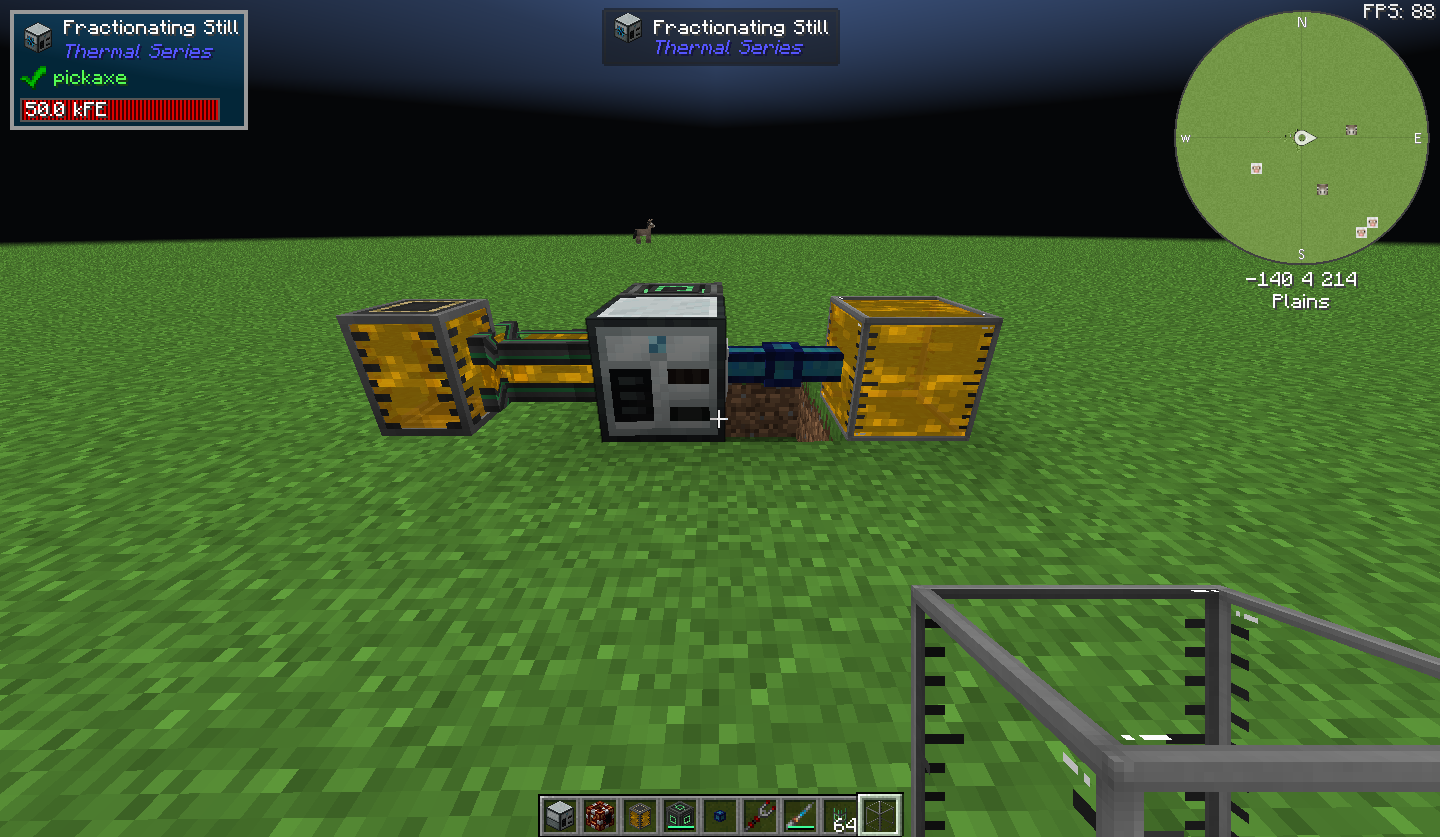The height and width of the screenshot is (837, 1440).
Task: Click the Plains biome label below the minimap
Action: [x=1301, y=301]
